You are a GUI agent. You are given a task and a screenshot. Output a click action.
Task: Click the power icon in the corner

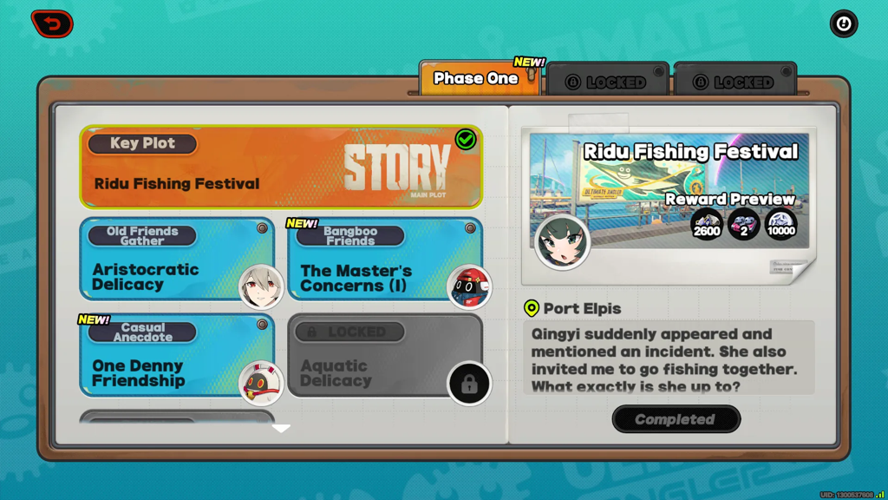point(843,23)
